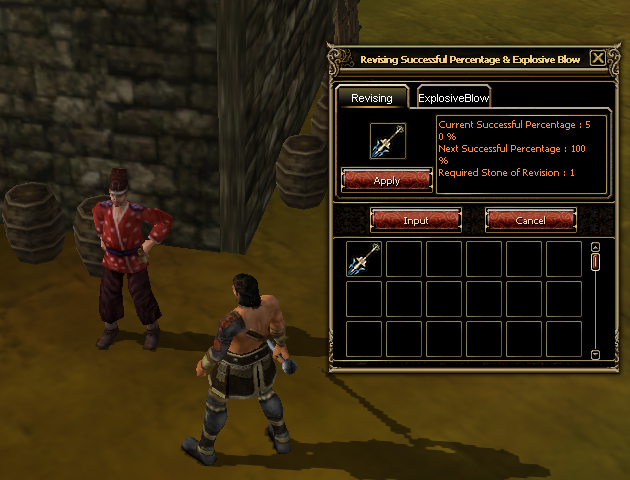Pick the weapon in the inventory grid
Viewport: 630px width, 480px height.
364,260
